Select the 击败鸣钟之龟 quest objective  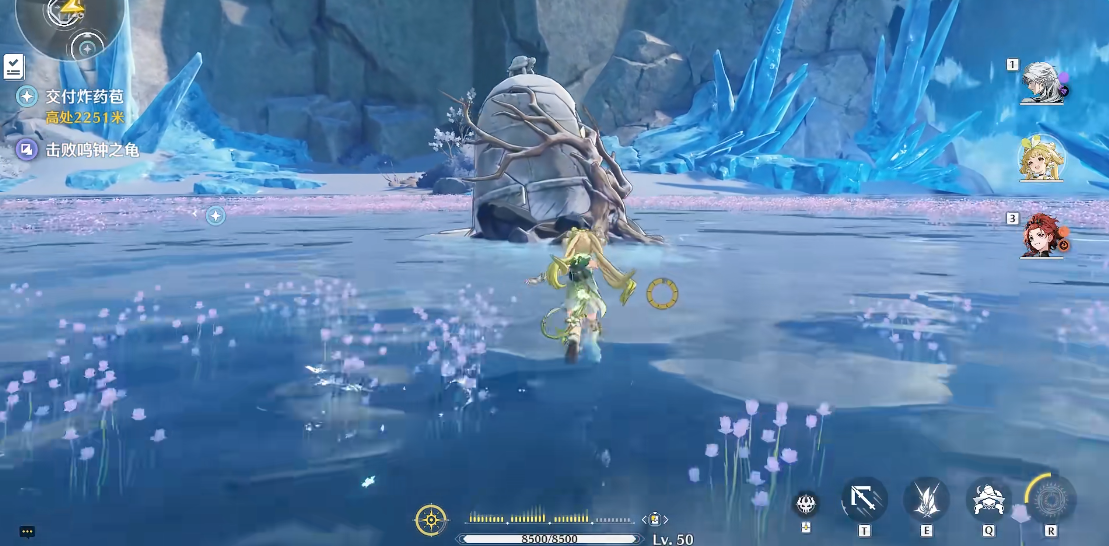coord(91,150)
